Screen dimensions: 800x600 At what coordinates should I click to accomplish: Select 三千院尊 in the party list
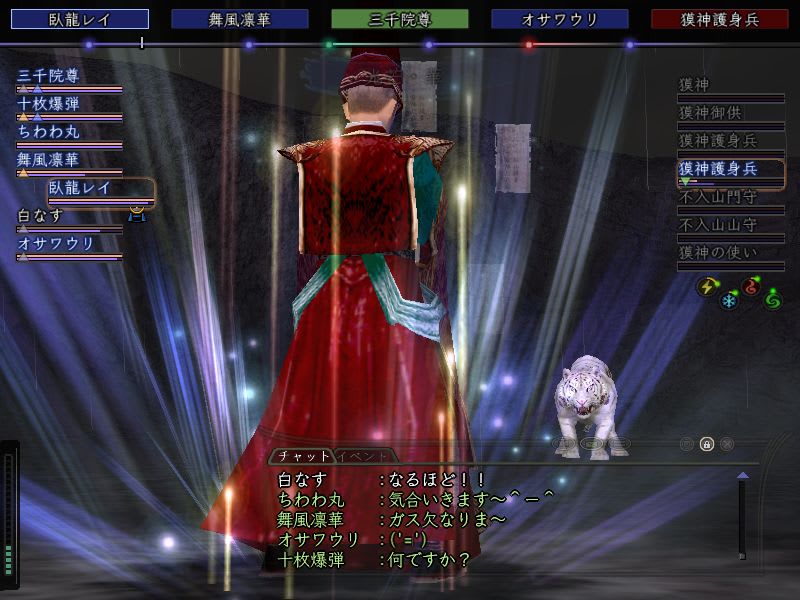[48, 75]
